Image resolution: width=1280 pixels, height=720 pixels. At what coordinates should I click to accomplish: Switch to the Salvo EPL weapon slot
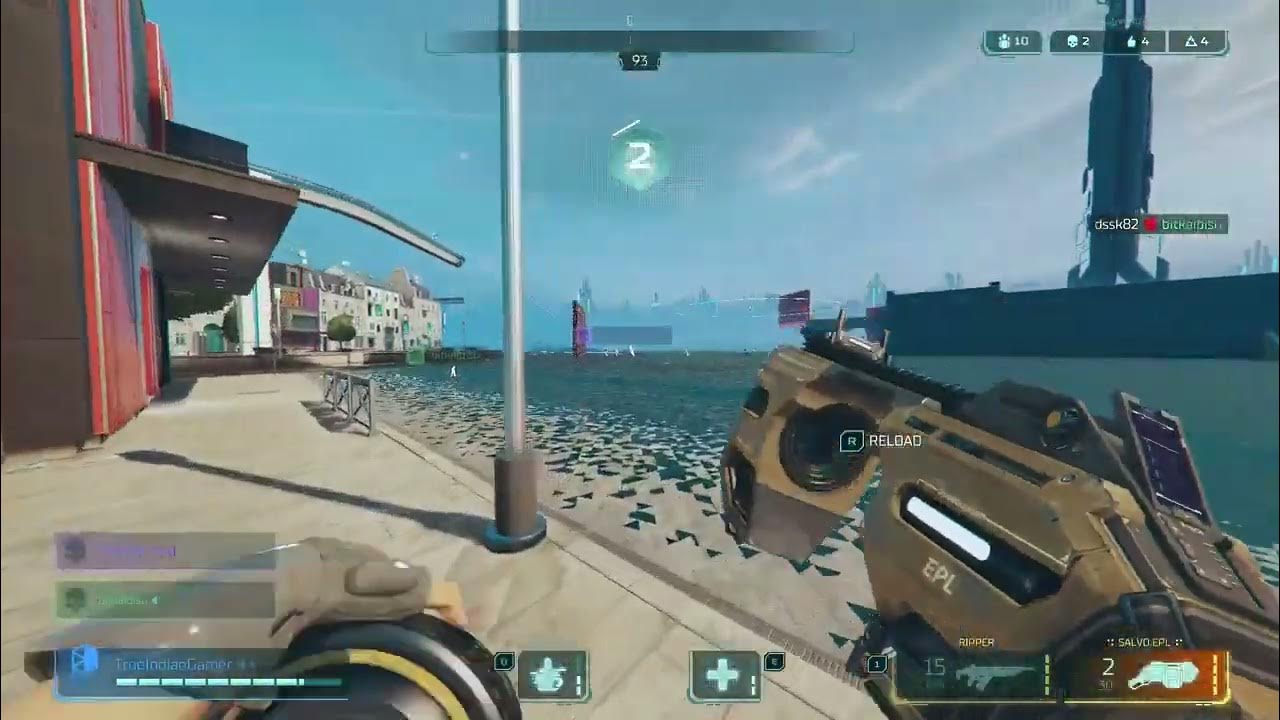click(1144, 676)
